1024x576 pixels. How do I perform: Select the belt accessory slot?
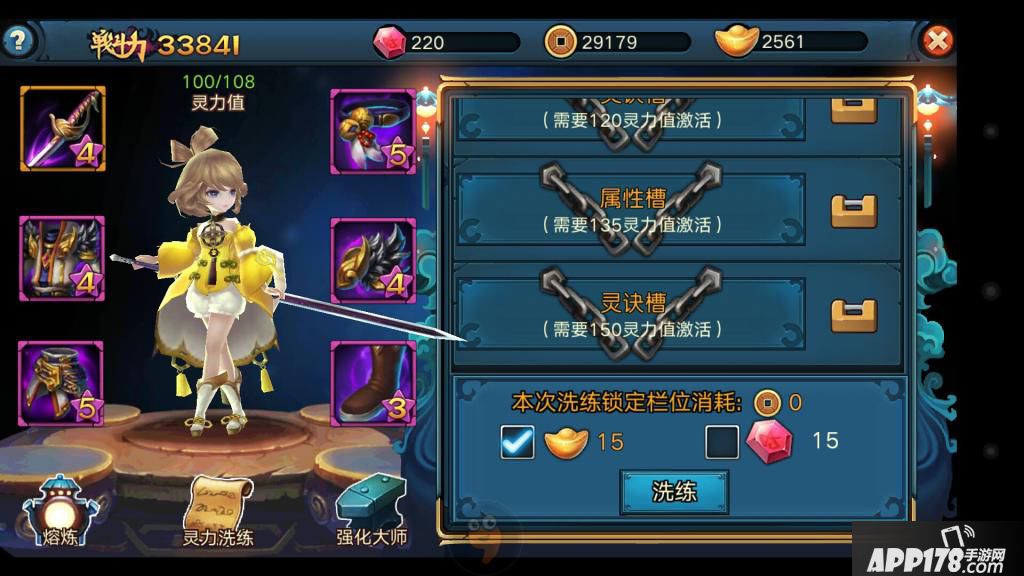(x=372, y=131)
